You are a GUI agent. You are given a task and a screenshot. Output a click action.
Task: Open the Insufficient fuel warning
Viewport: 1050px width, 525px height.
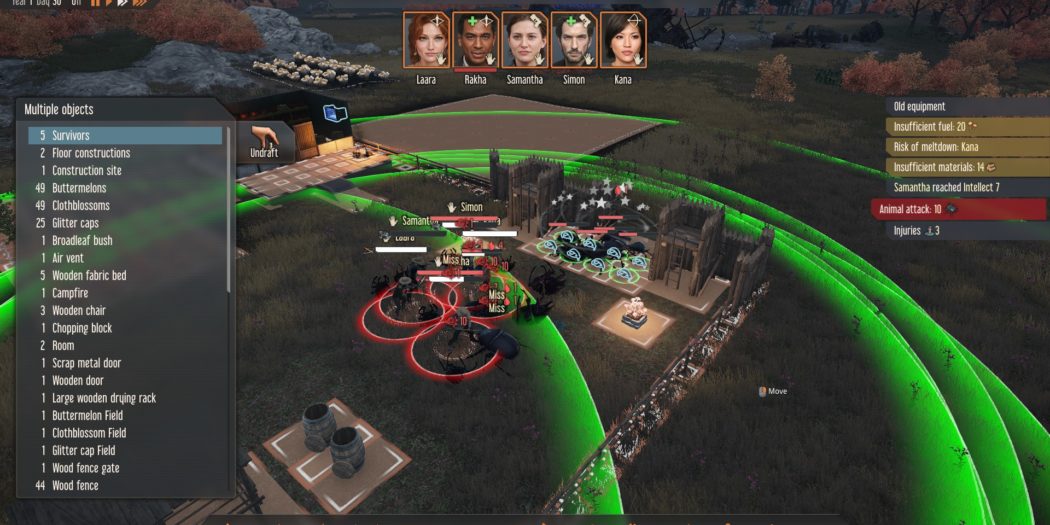960,127
